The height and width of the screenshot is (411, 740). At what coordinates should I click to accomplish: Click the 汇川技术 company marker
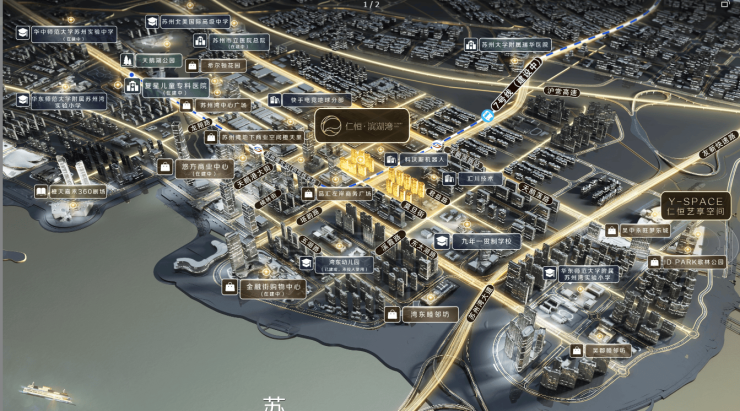461,178
